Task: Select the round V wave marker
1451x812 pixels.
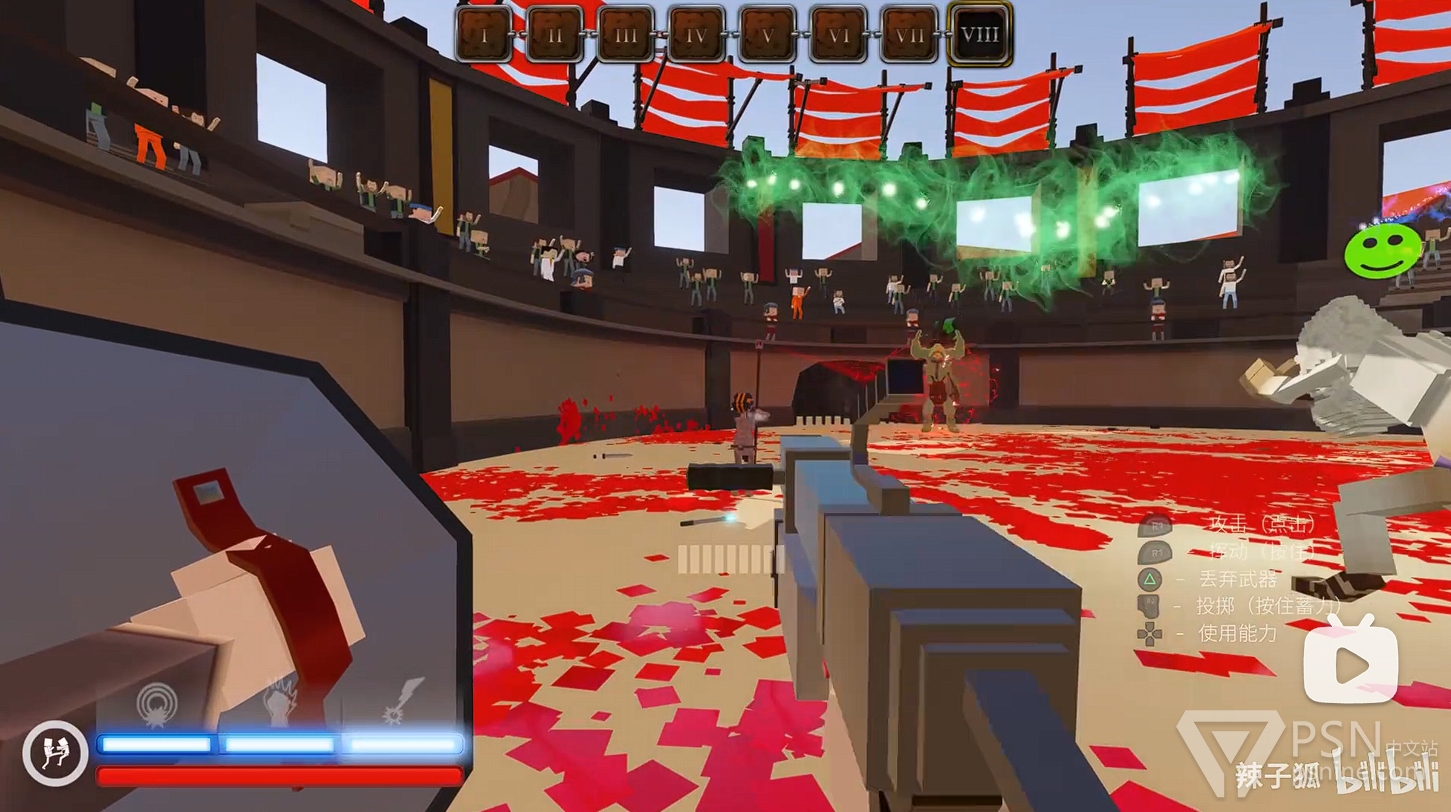Action: tap(768, 34)
